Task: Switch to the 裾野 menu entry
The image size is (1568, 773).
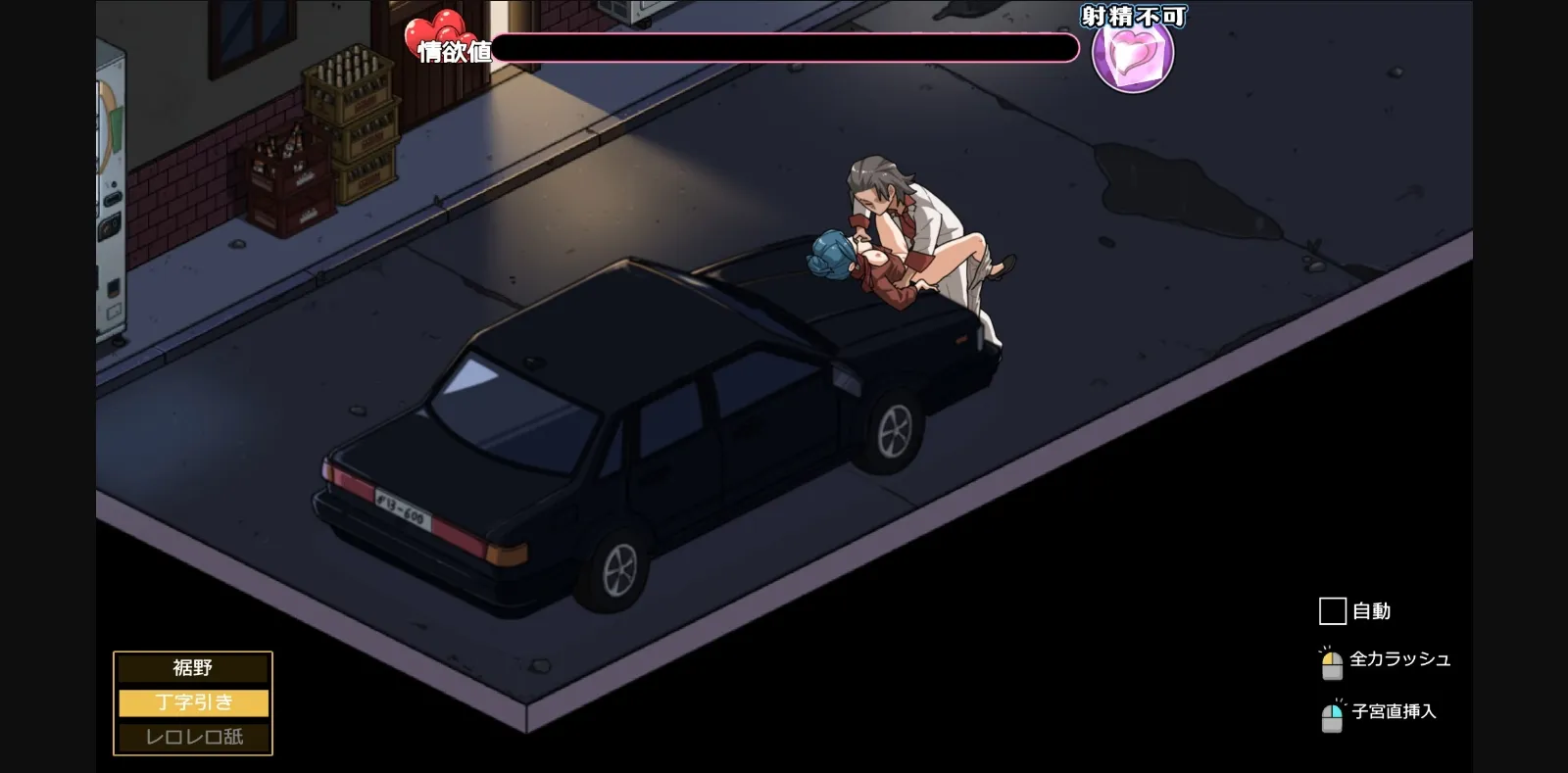Action: 192,668
